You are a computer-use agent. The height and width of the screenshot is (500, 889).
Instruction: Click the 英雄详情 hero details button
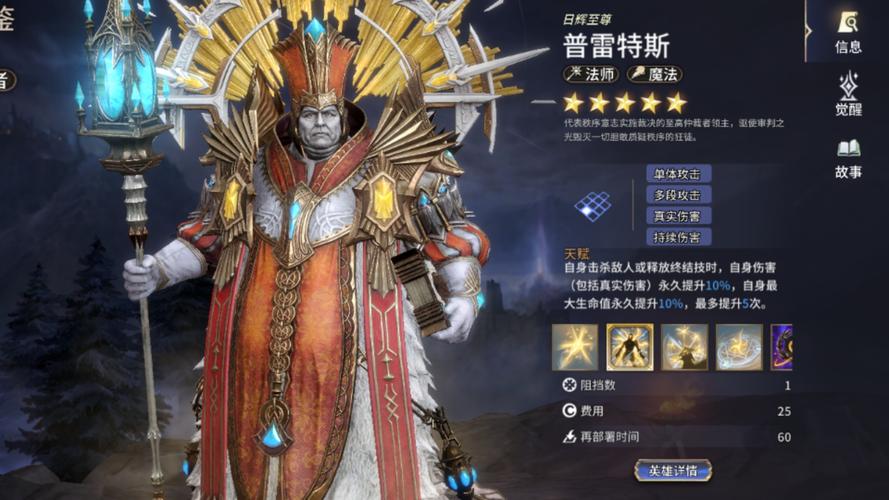tap(673, 470)
